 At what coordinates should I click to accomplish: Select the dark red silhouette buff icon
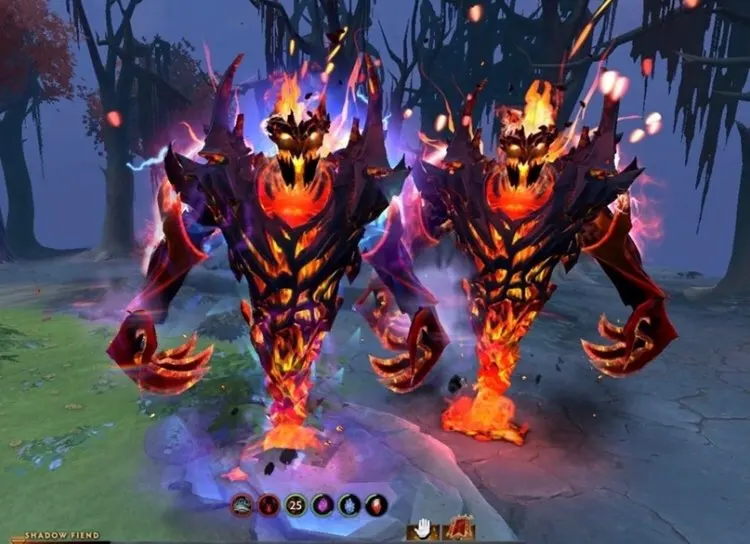point(268,505)
